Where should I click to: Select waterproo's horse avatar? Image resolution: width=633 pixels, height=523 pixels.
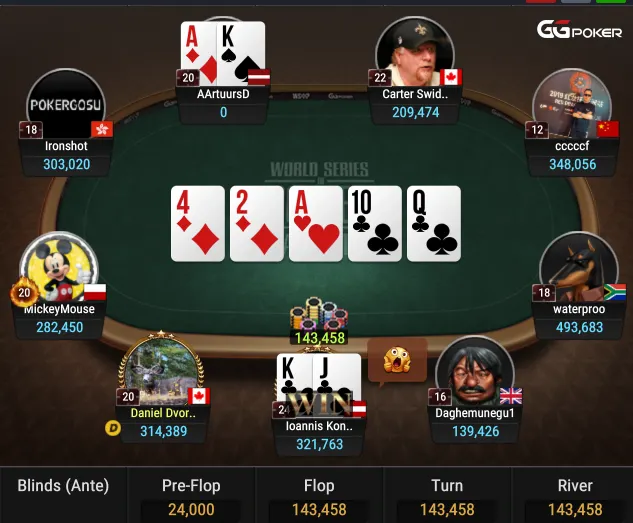point(578,268)
